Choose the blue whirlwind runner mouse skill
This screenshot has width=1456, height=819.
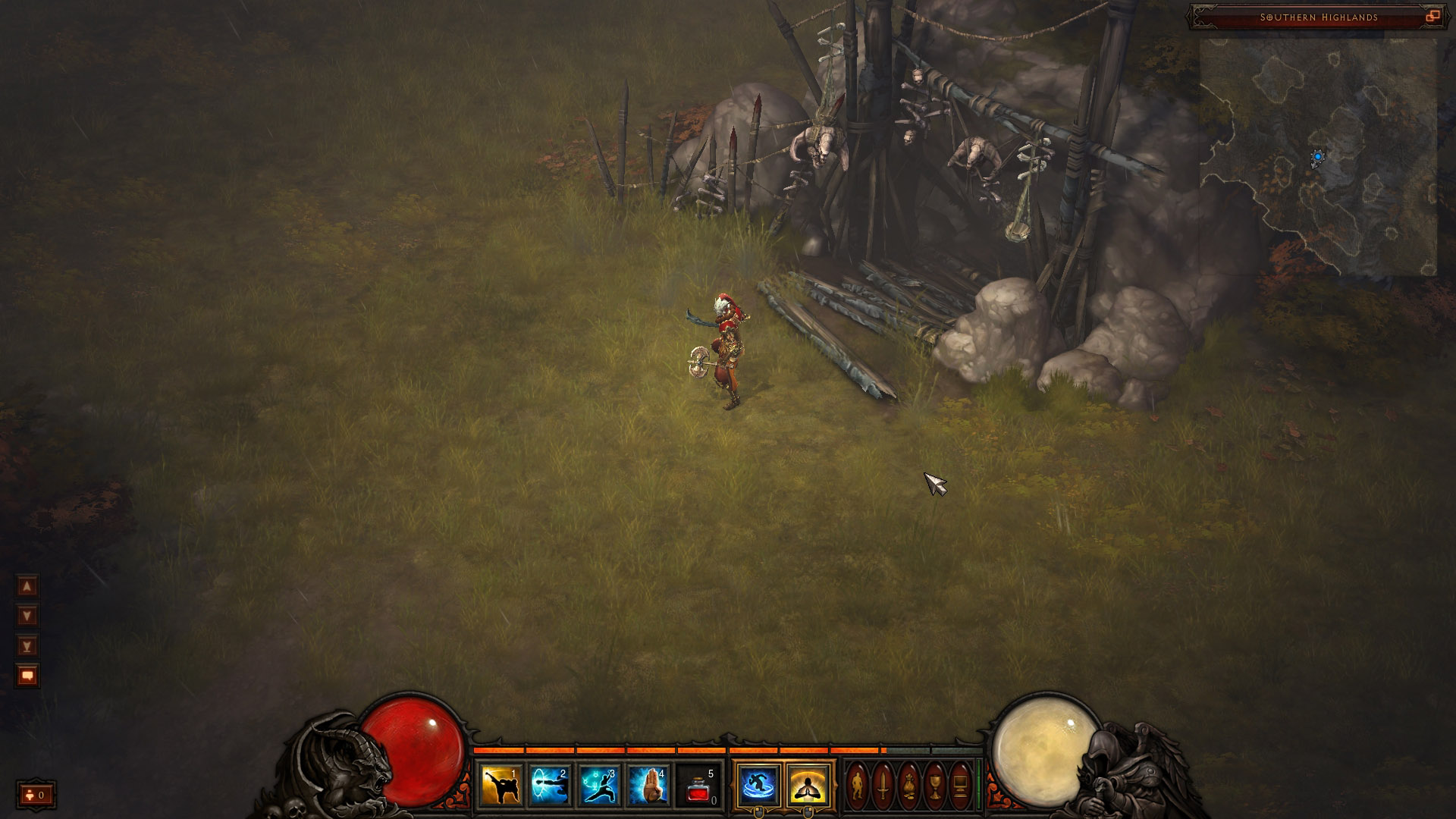(x=758, y=785)
